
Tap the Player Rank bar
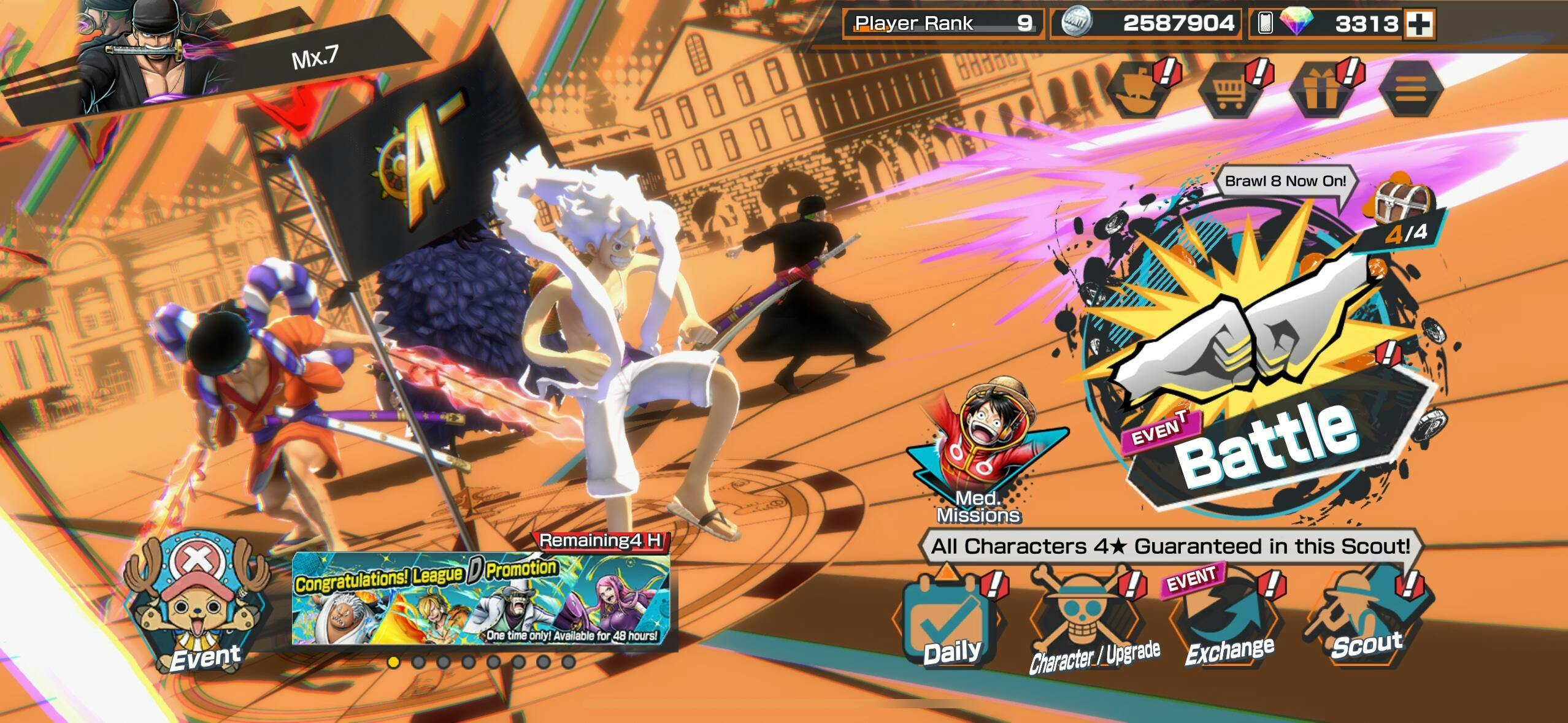click(942, 24)
